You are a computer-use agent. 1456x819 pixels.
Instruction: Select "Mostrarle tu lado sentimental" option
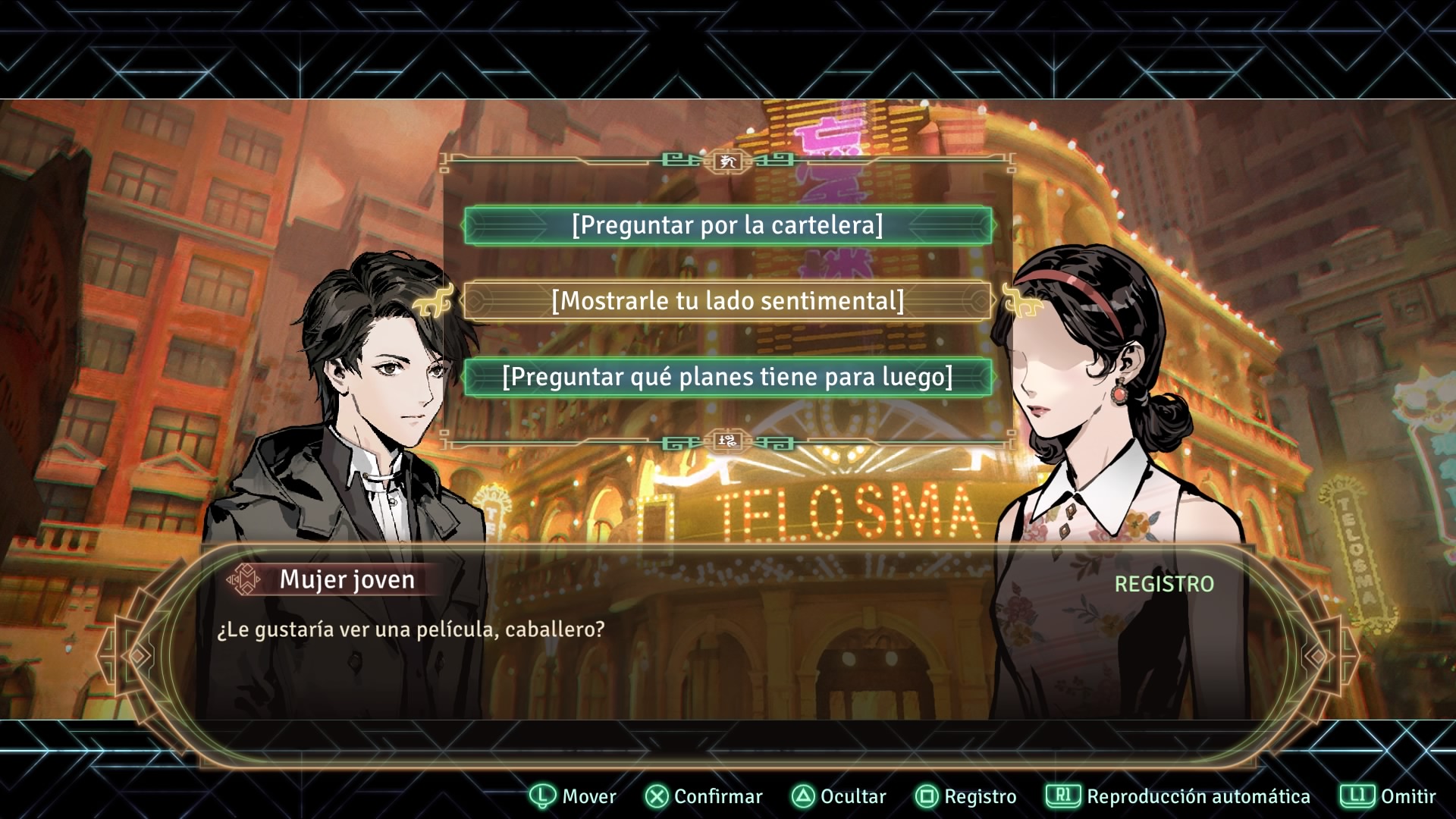(727, 301)
